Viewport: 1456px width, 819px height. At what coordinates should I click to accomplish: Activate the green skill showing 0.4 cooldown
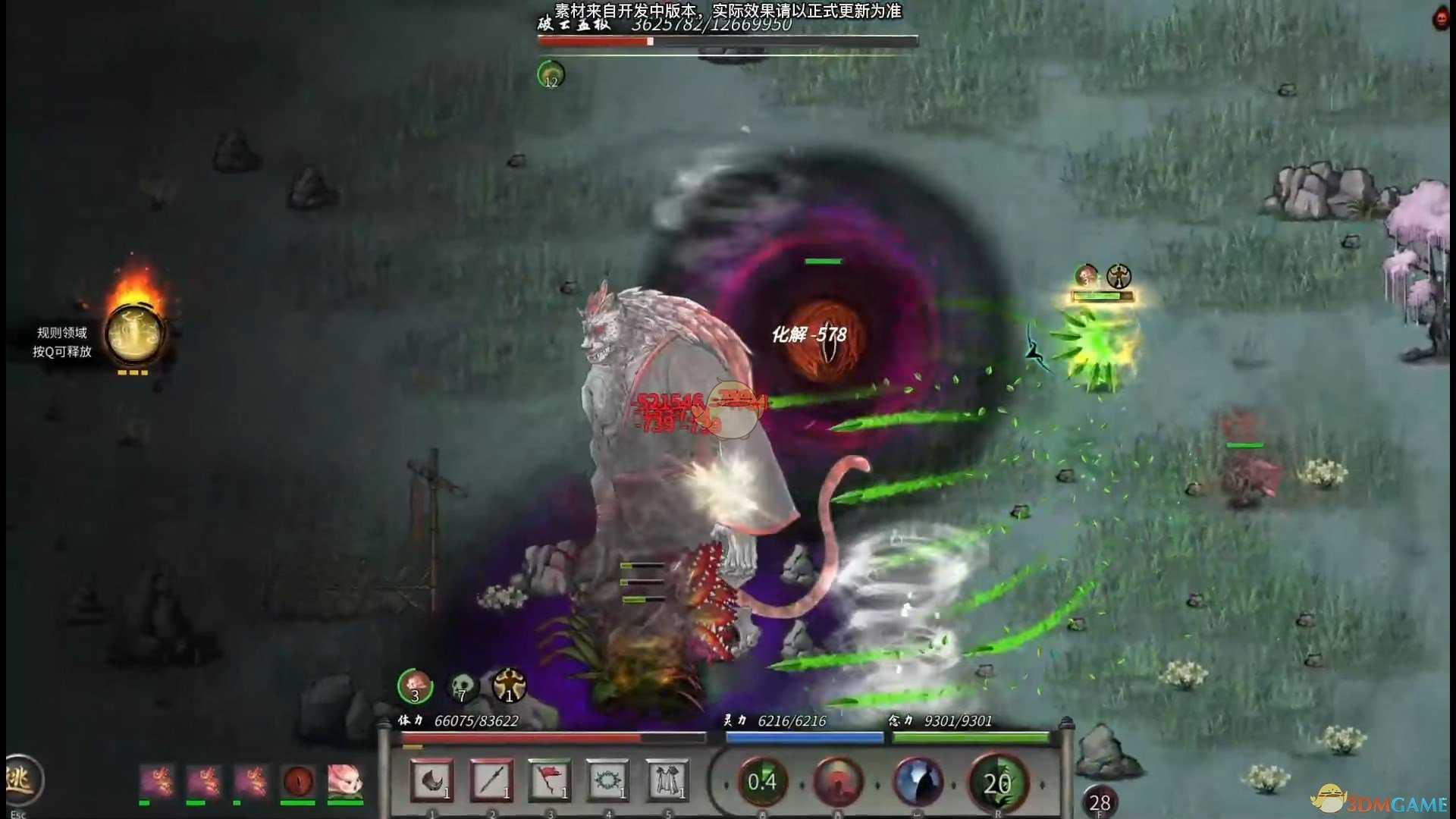(x=762, y=782)
